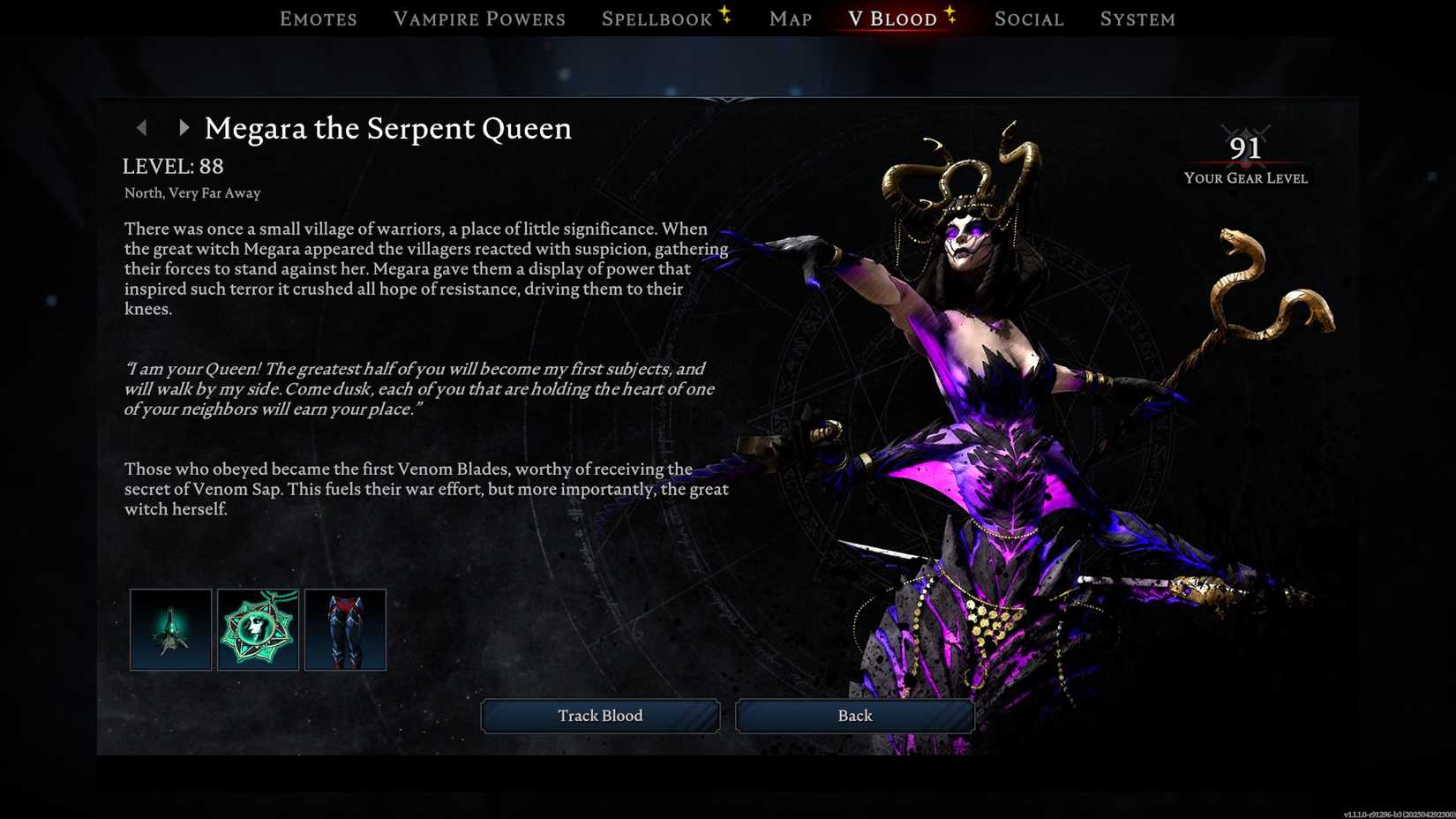
Task: Click the previous boss arrow icon
Action: (x=143, y=128)
